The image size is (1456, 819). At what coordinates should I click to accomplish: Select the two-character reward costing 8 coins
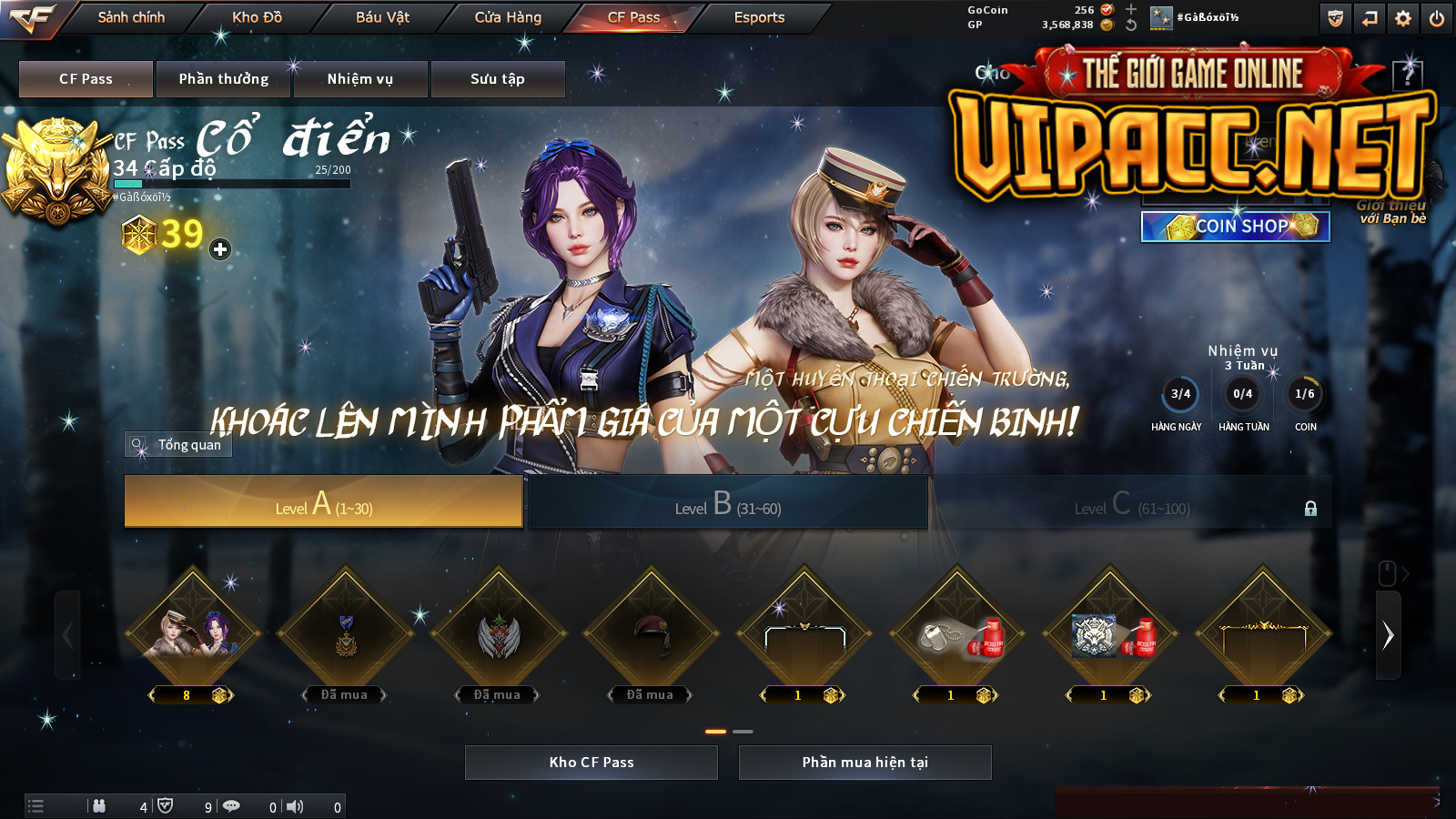[193, 634]
